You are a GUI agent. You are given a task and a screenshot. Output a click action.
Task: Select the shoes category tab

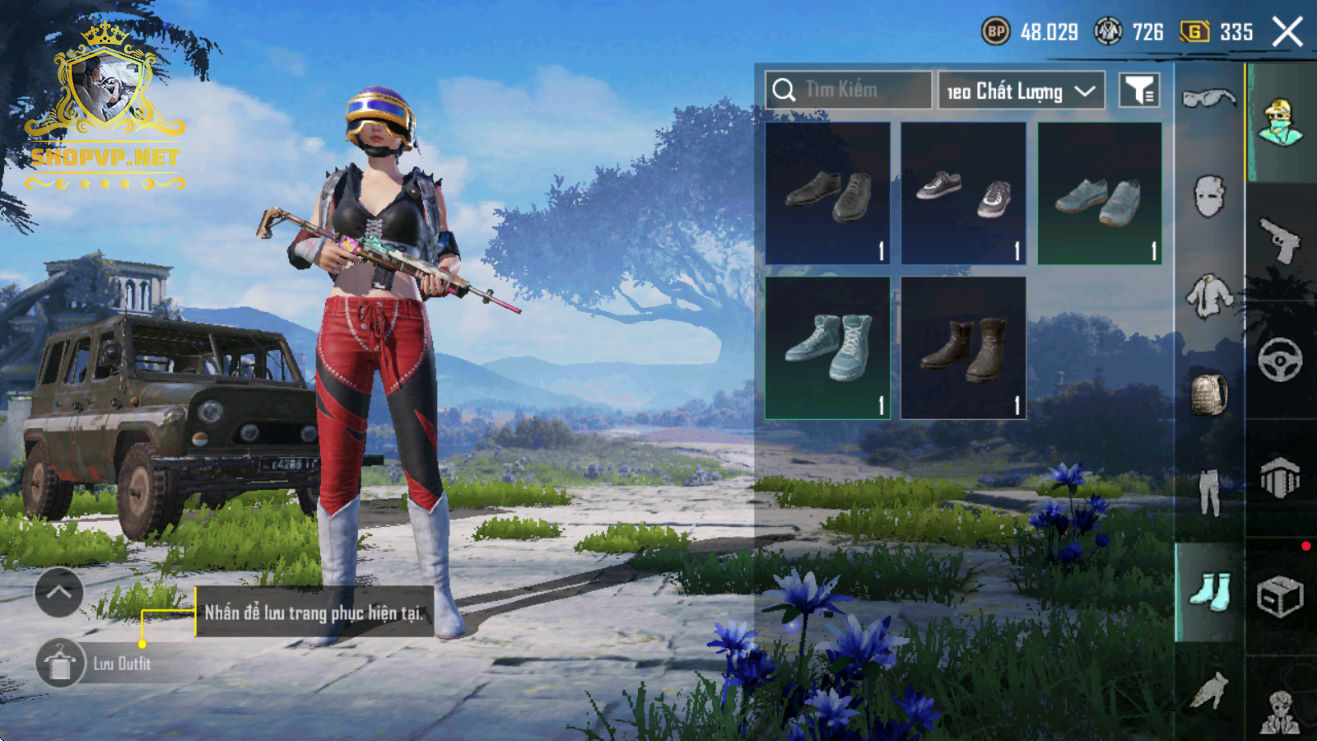pos(1209,591)
